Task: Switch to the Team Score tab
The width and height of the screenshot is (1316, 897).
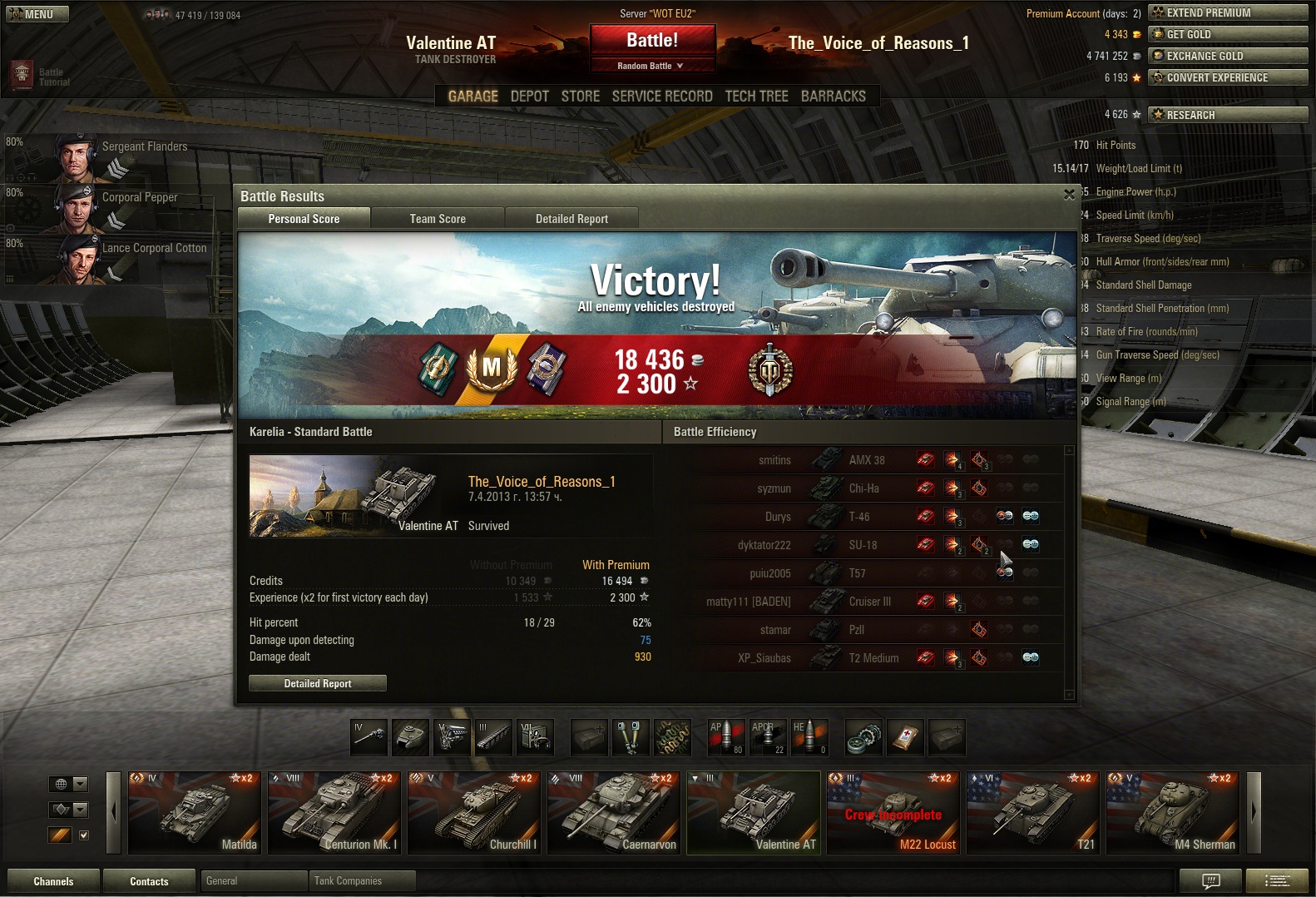Action: (438, 219)
